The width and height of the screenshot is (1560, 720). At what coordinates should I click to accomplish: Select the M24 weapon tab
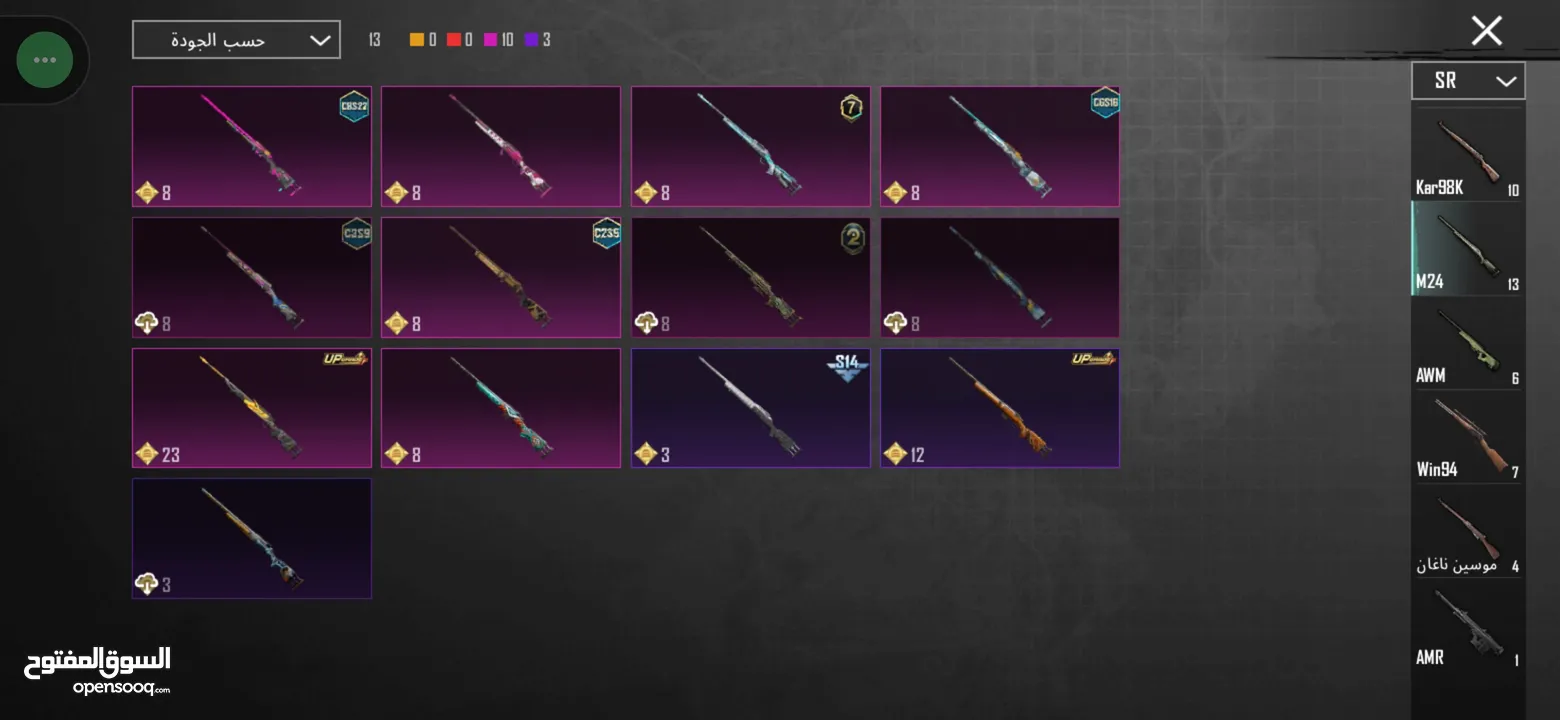pyautogui.click(x=1467, y=249)
